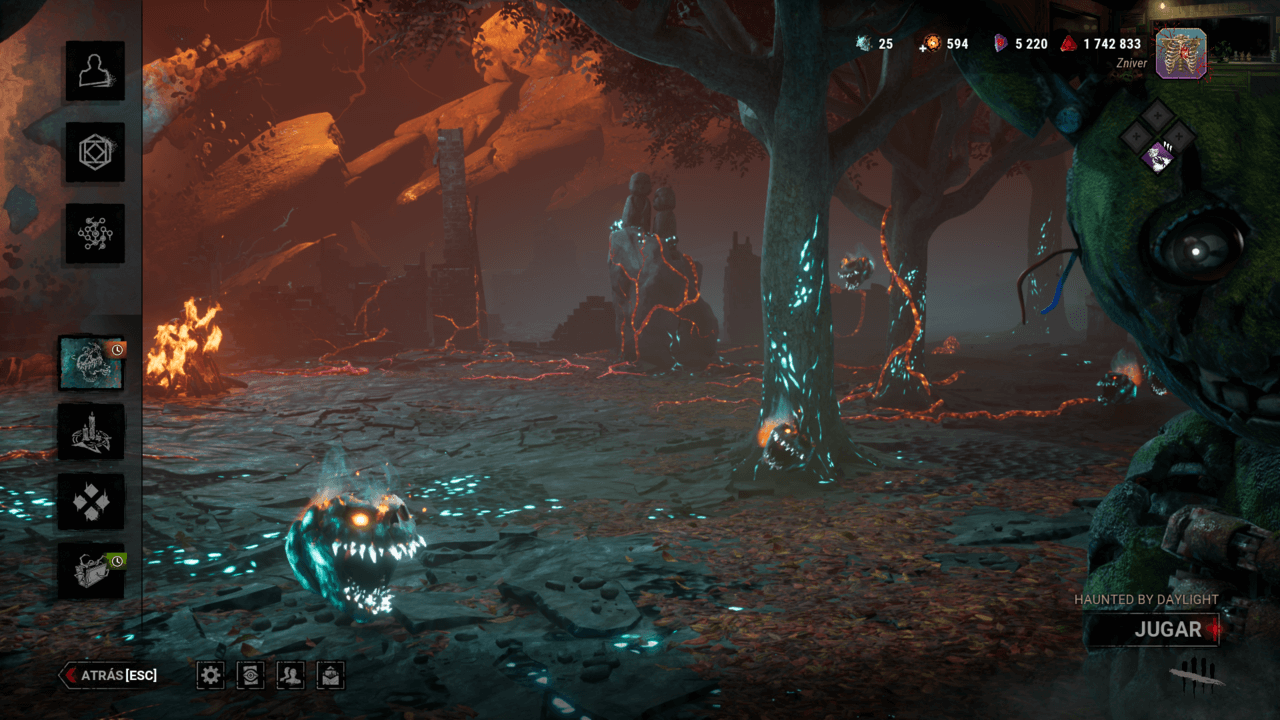Open Zniver's ribcage profile badge
Viewport: 1280px width, 720px height.
tap(1181, 53)
